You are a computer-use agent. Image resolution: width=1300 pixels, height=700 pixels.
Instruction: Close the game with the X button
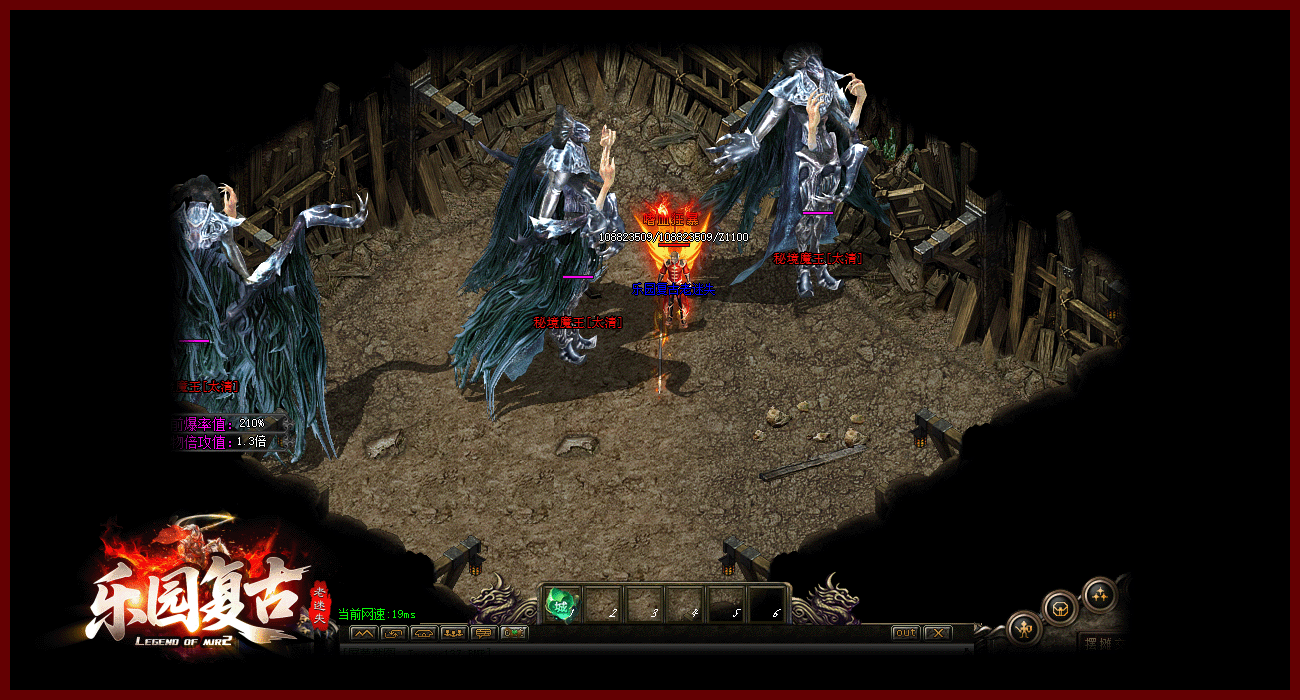pyautogui.click(x=937, y=633)
